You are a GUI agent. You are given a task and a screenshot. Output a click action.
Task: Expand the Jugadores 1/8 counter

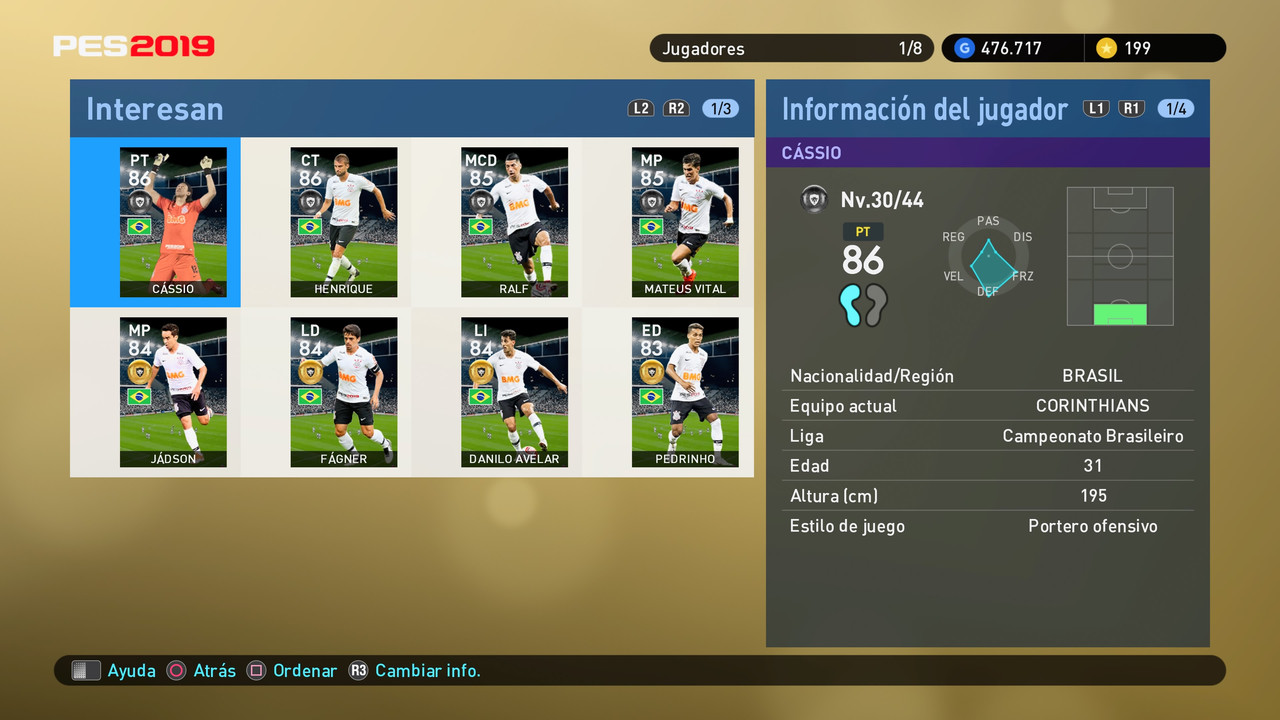[791, 47]
